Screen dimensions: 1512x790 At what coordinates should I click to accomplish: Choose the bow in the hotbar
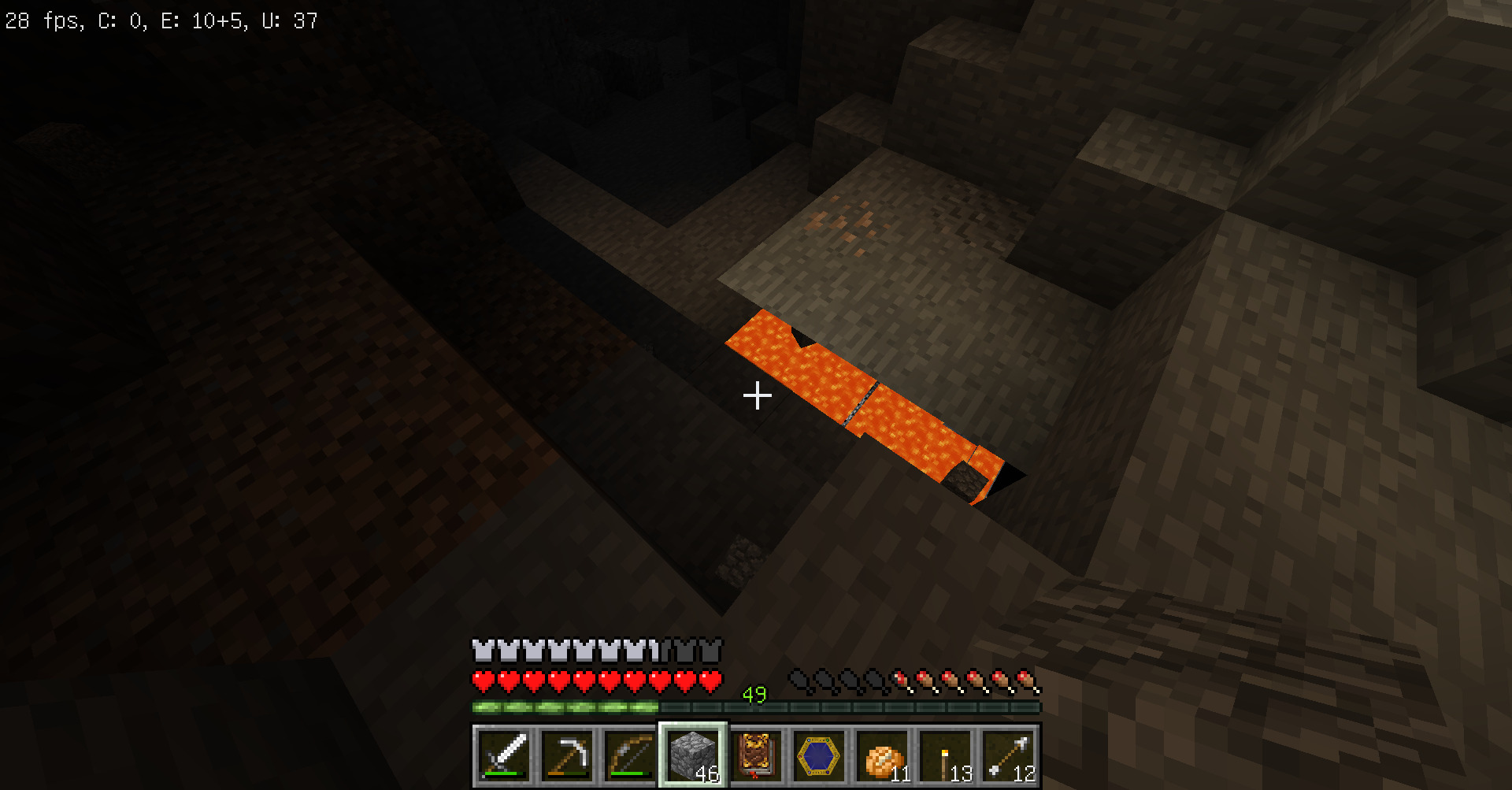(630, 755)
